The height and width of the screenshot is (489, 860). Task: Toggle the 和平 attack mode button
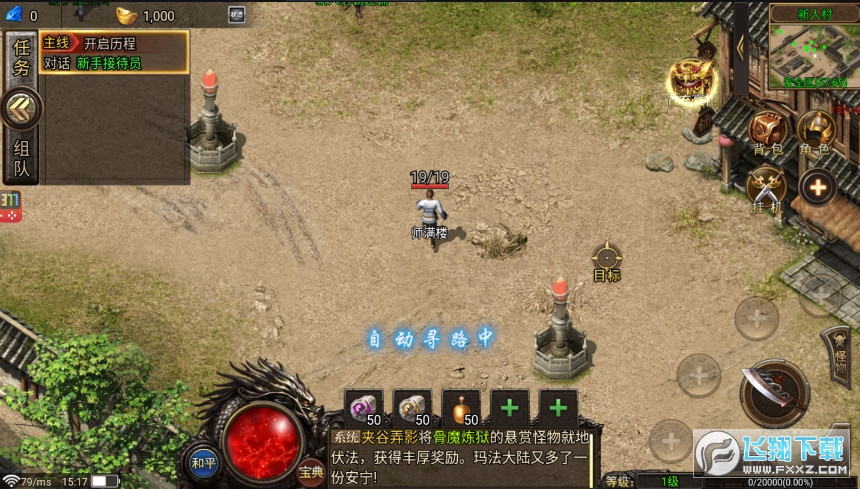pyautogui.click(x=203, y=461)
